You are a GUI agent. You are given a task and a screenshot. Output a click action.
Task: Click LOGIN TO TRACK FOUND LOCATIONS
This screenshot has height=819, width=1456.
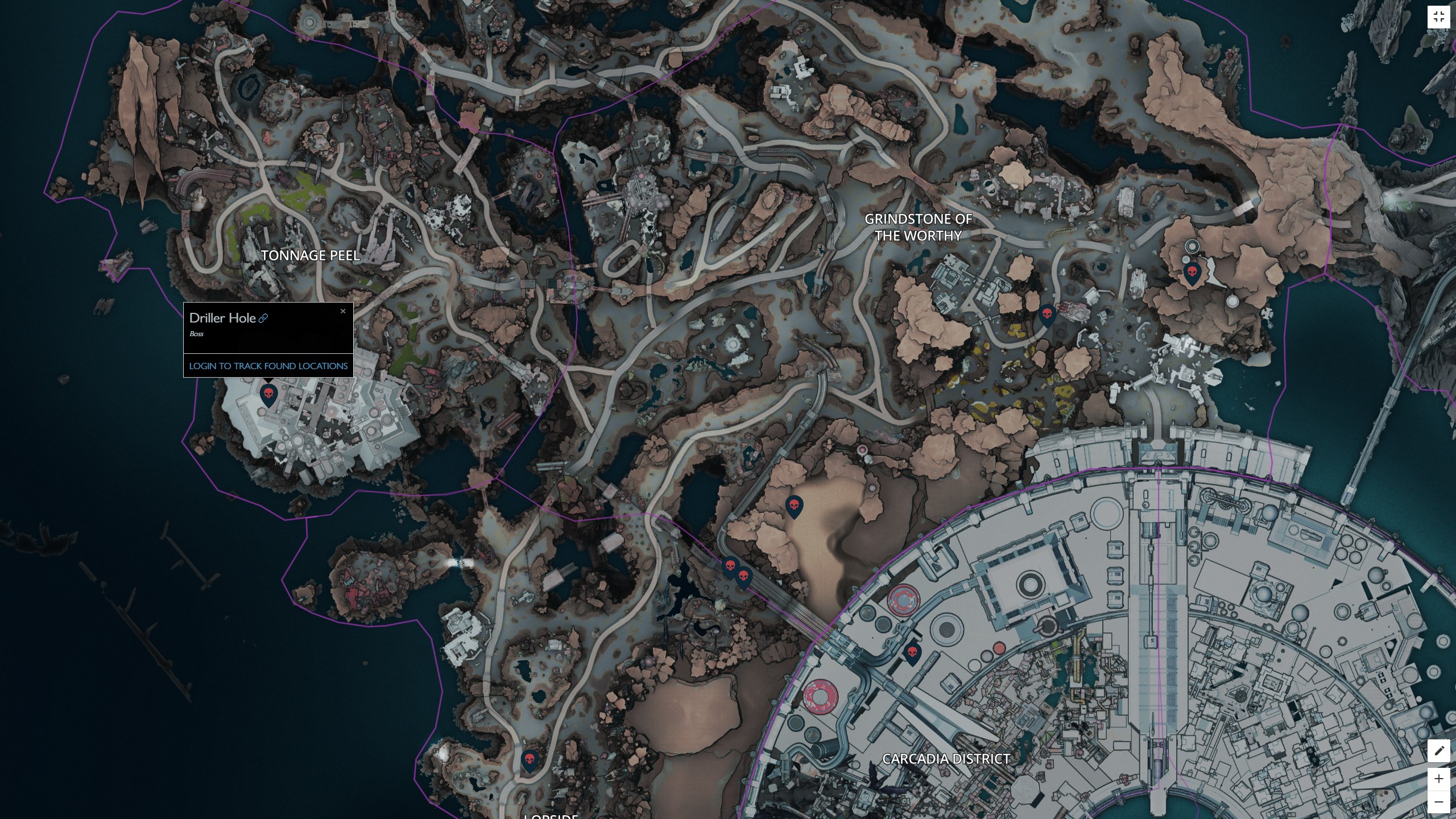click(268, 366)
